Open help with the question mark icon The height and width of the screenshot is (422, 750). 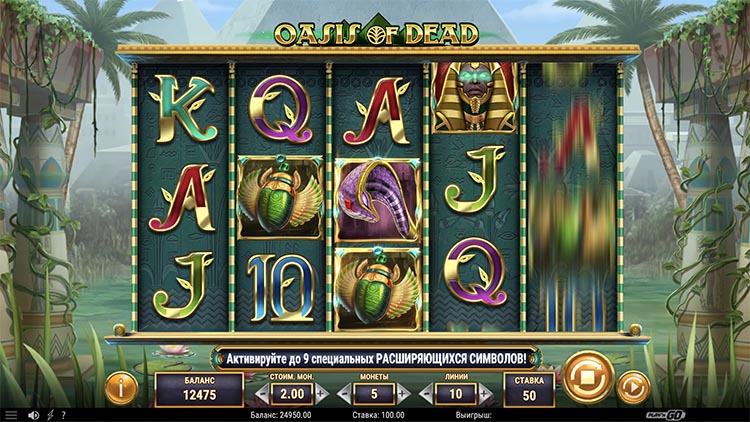pyautogui.click(x=64, y=414)
